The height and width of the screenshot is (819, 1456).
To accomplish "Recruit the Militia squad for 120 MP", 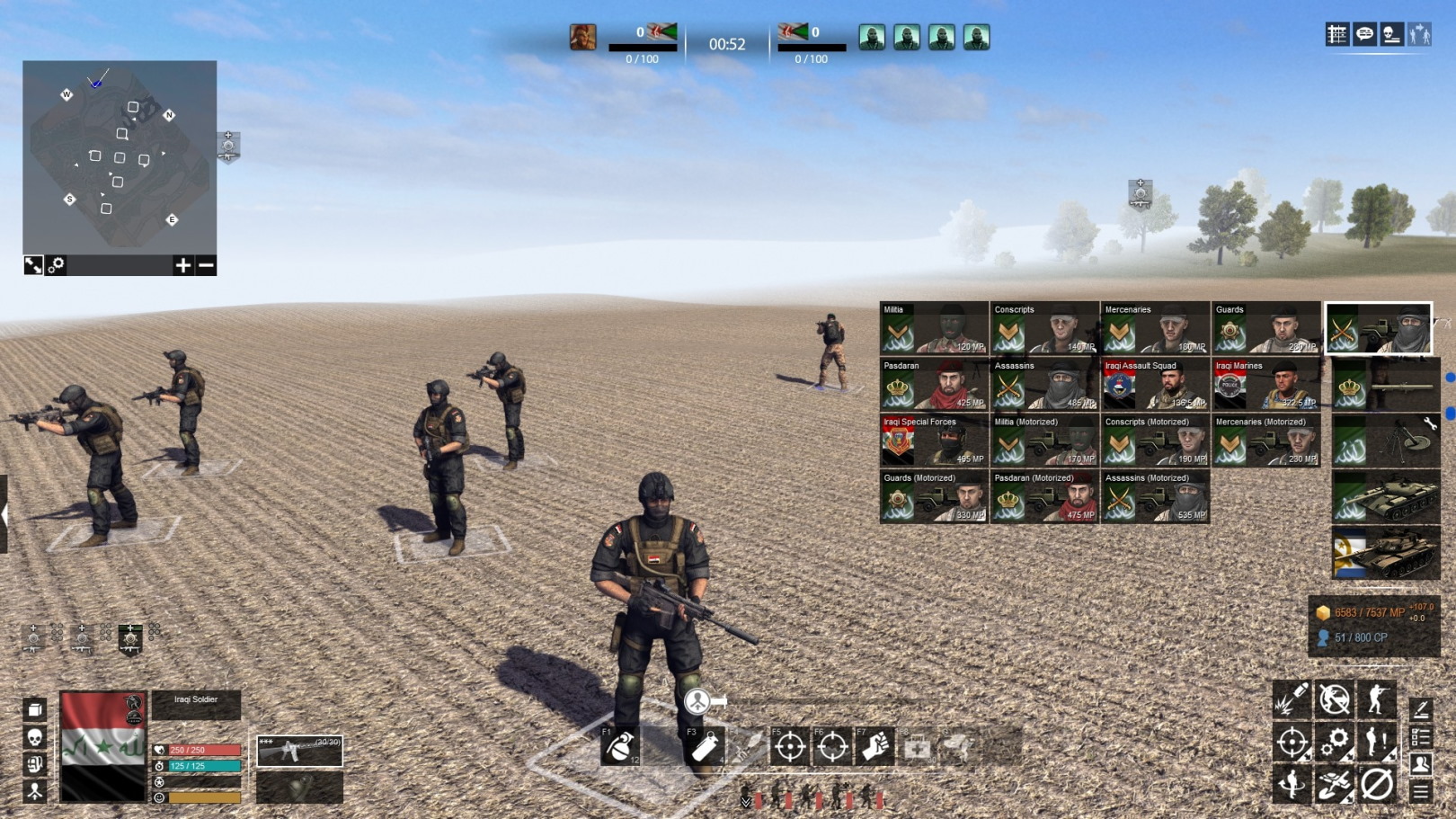I will [x=934, y=328].
